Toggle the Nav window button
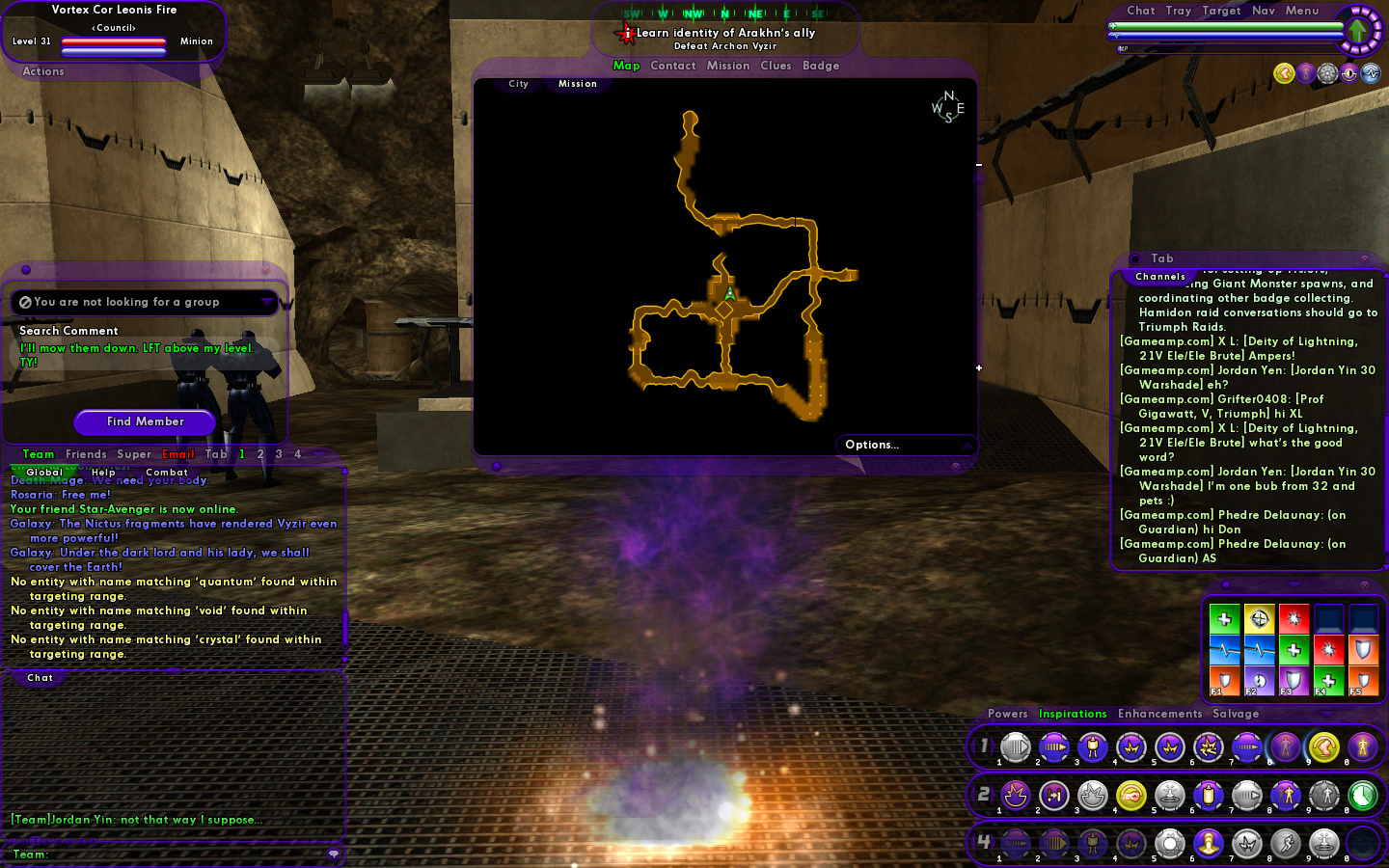 click(1264, 11)
